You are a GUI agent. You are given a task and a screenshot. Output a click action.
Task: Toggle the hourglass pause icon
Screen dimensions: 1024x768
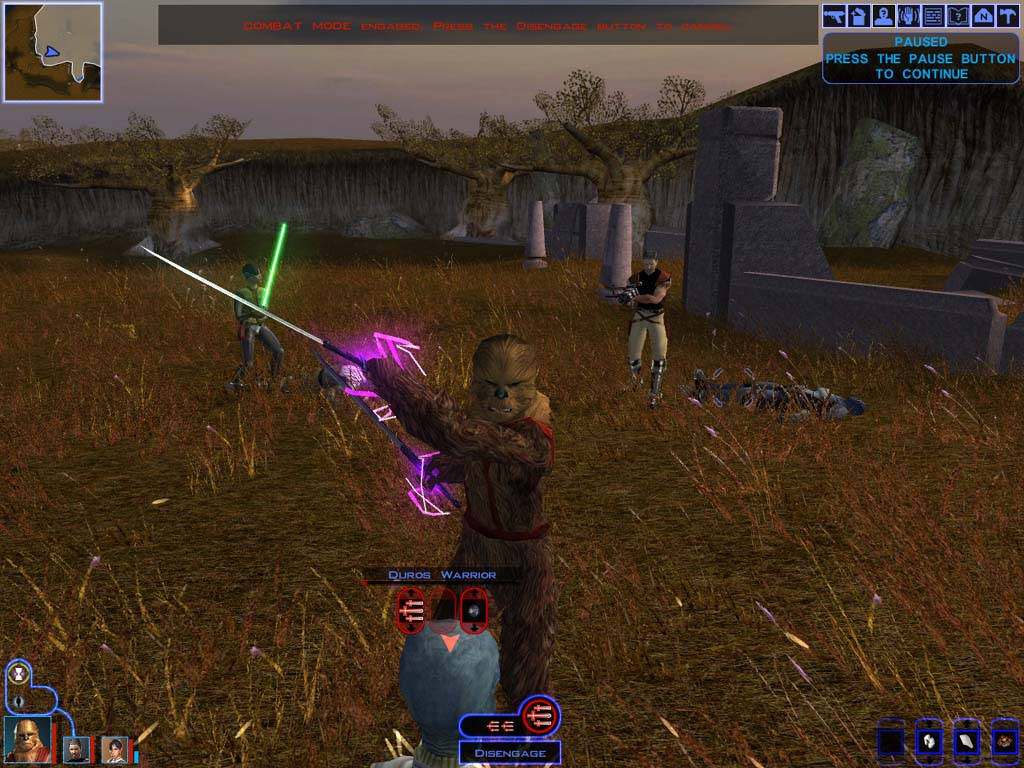18,675
